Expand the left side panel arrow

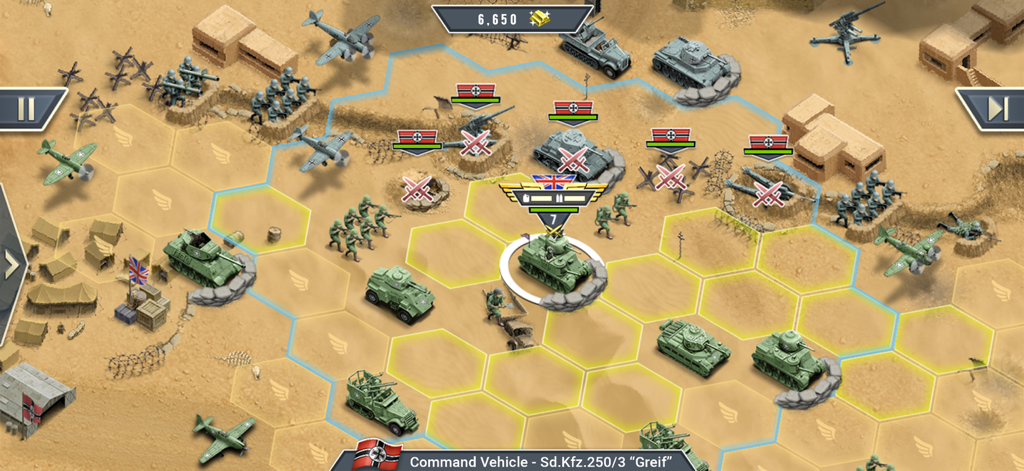point(11,265)
